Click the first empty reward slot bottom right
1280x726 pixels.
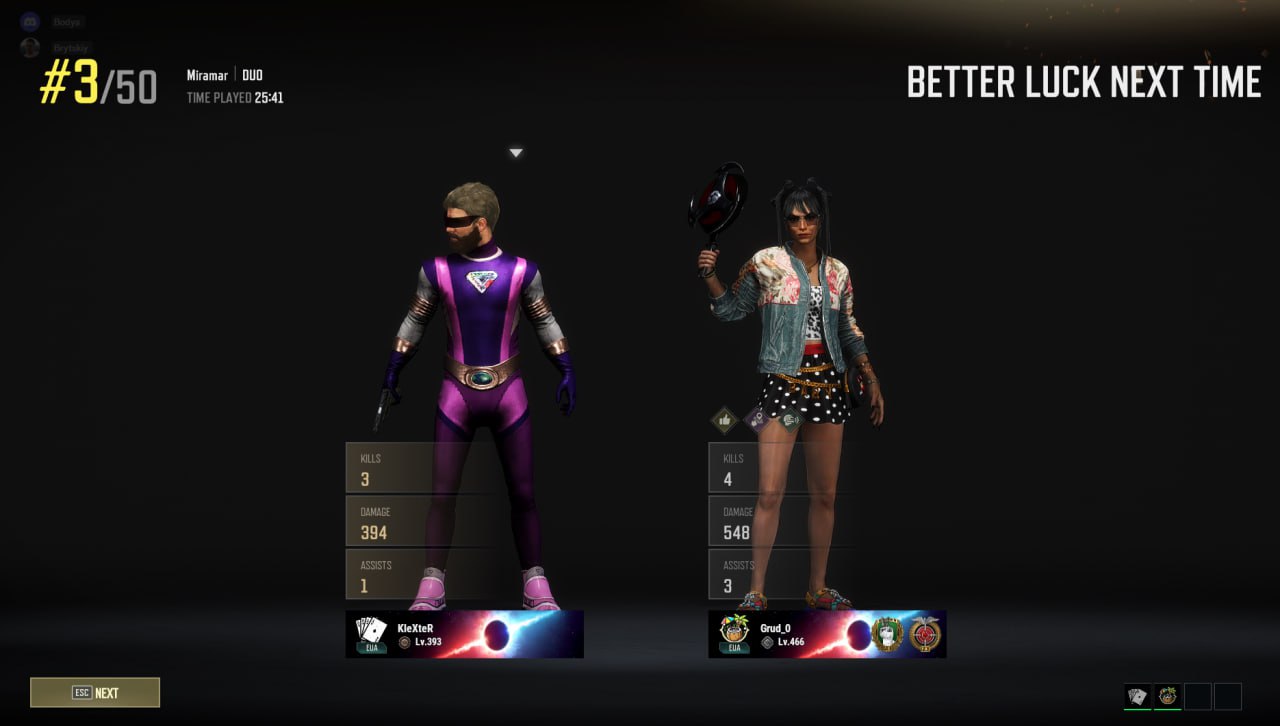pyautogui.click(x=1200, y=695)
